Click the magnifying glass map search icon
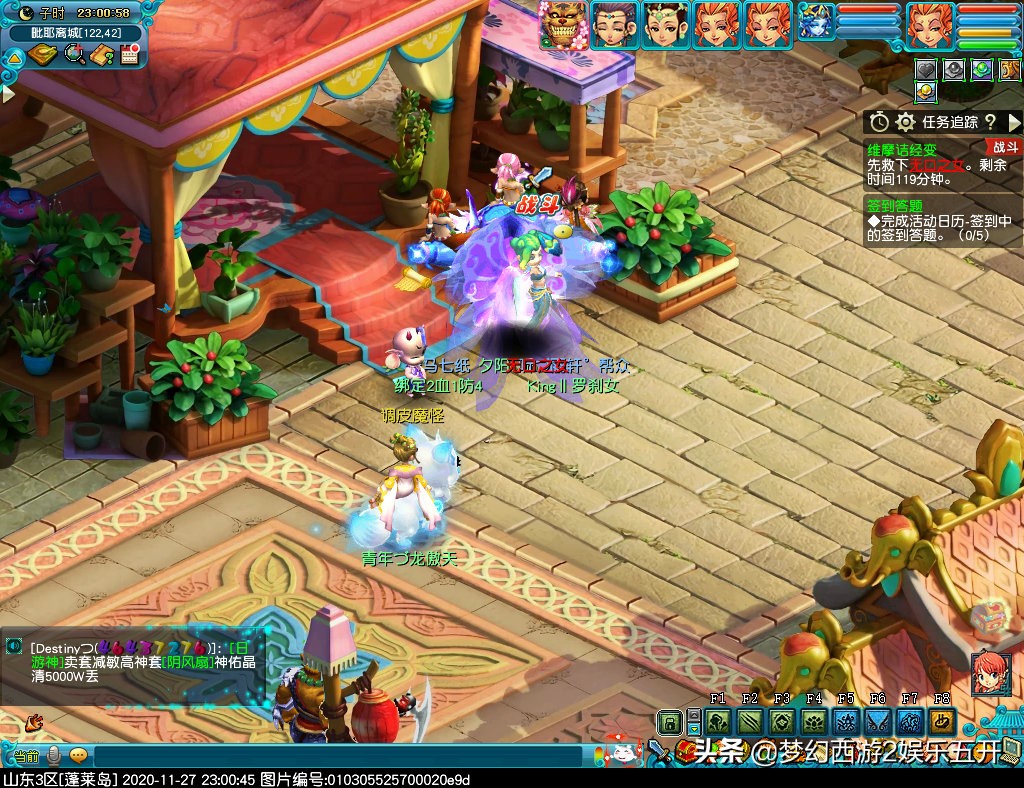Viewport: 1024px width, 788px height. pos(74,54)
